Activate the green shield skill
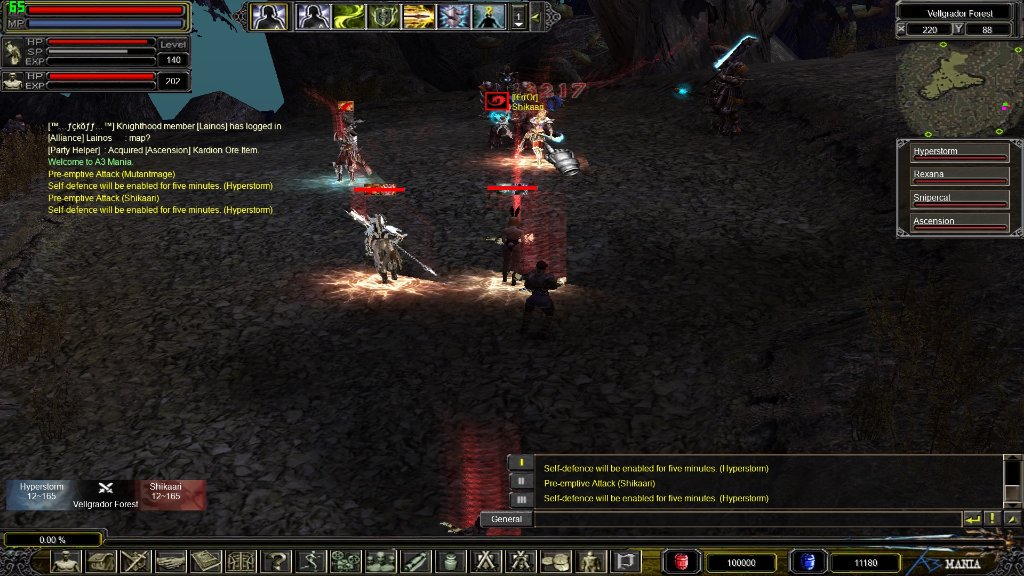Viewport: 1024px width, 576px height. (383, 16)
